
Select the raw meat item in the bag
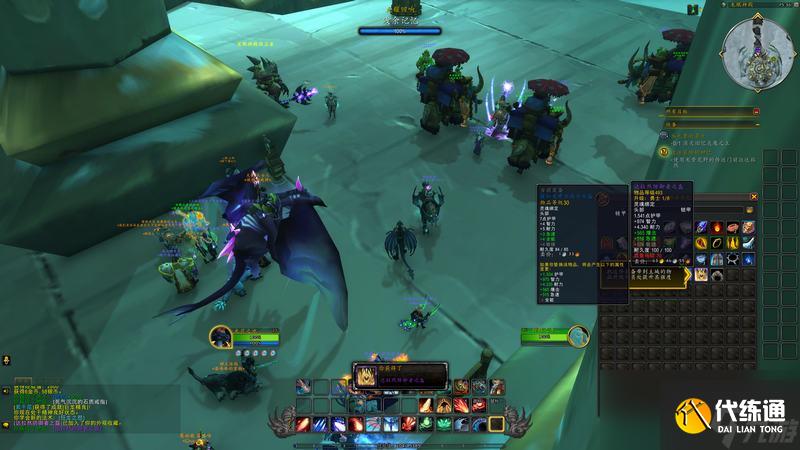point(733,228)
